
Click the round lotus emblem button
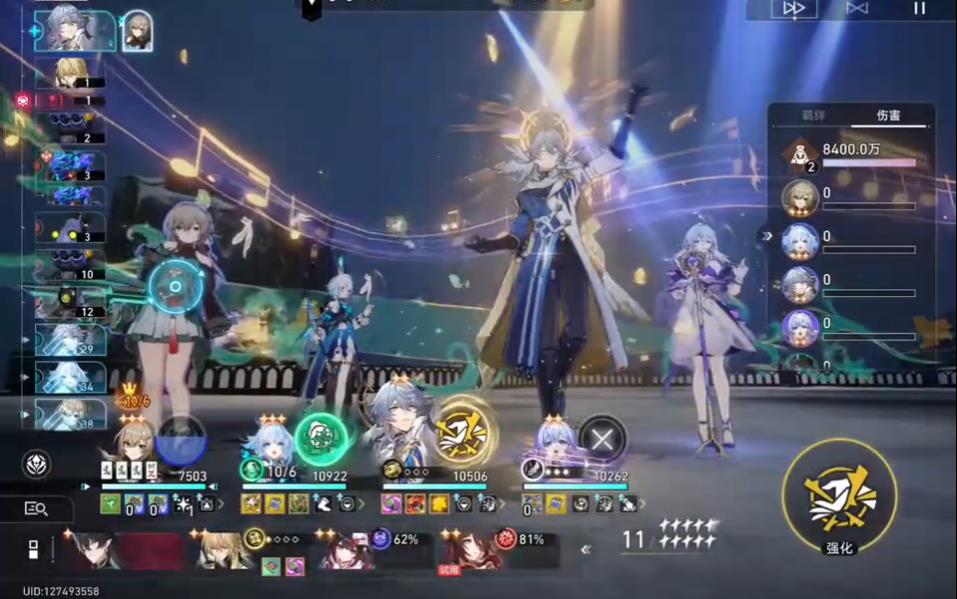coord(36,464)
